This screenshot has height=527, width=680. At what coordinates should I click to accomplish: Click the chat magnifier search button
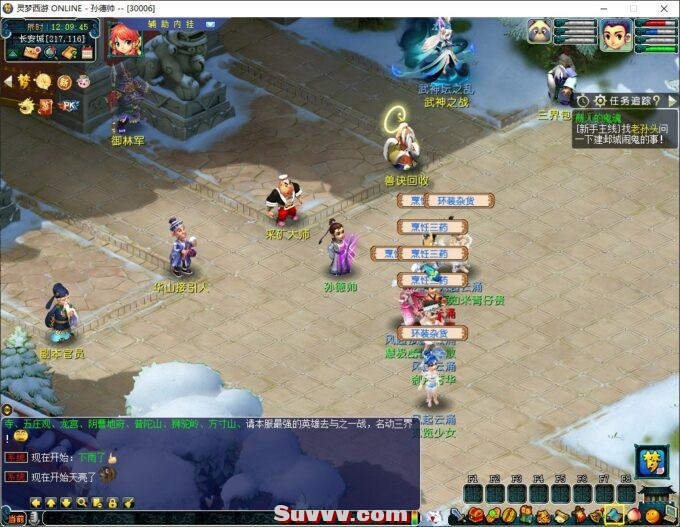pyautogui.click(x=83, y=502)
